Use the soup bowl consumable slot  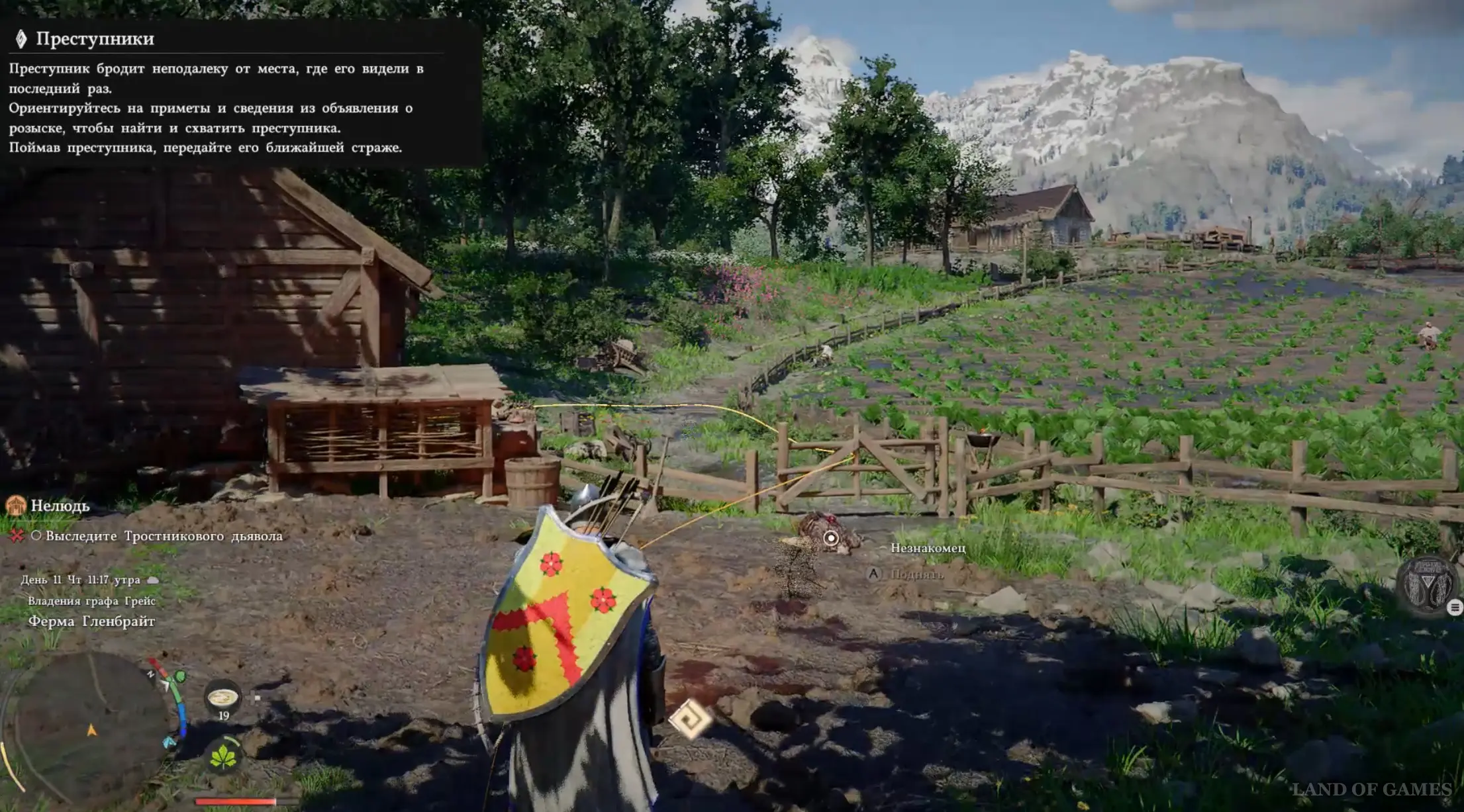click(x=223, y=698)
